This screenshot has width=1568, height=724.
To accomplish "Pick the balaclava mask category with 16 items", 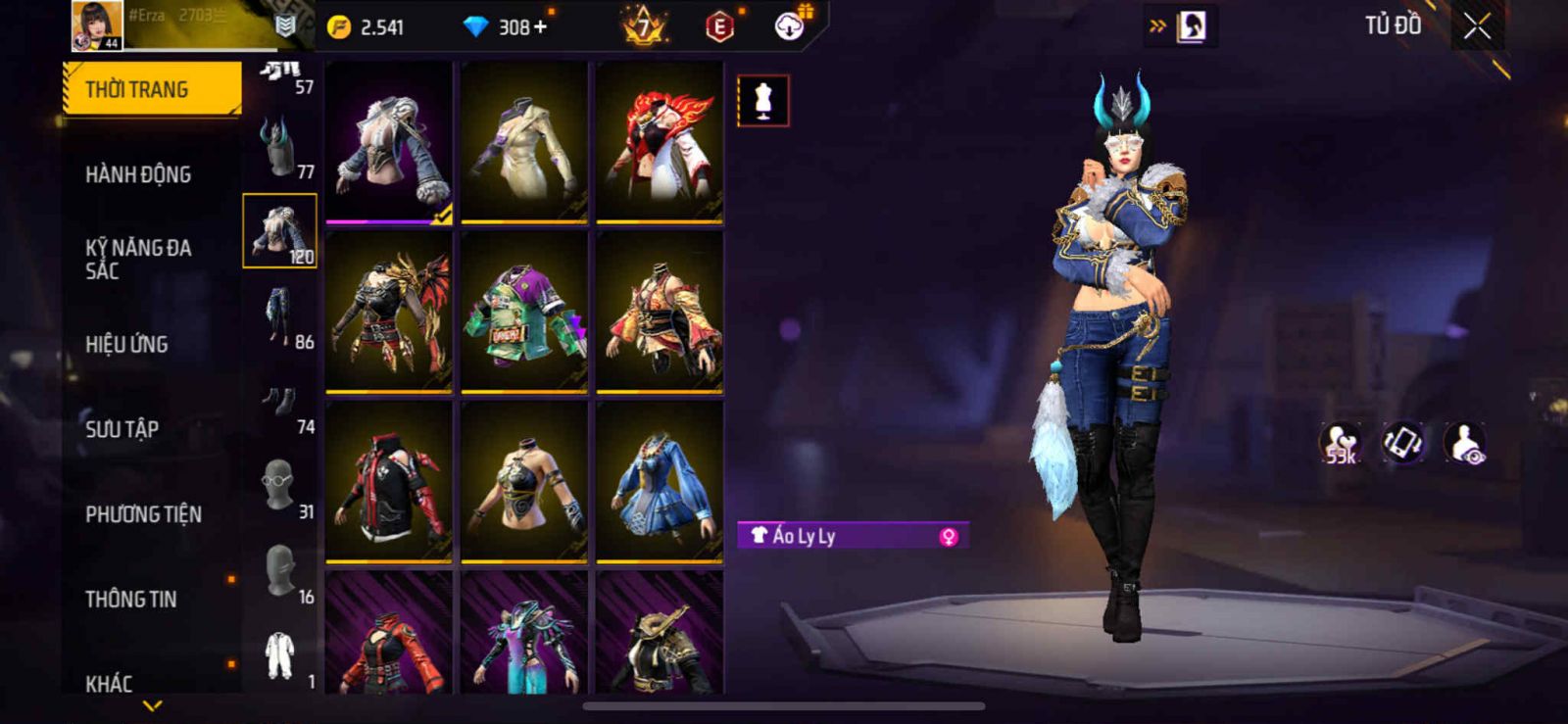I will pyautogui.click(x=281, y=572).
